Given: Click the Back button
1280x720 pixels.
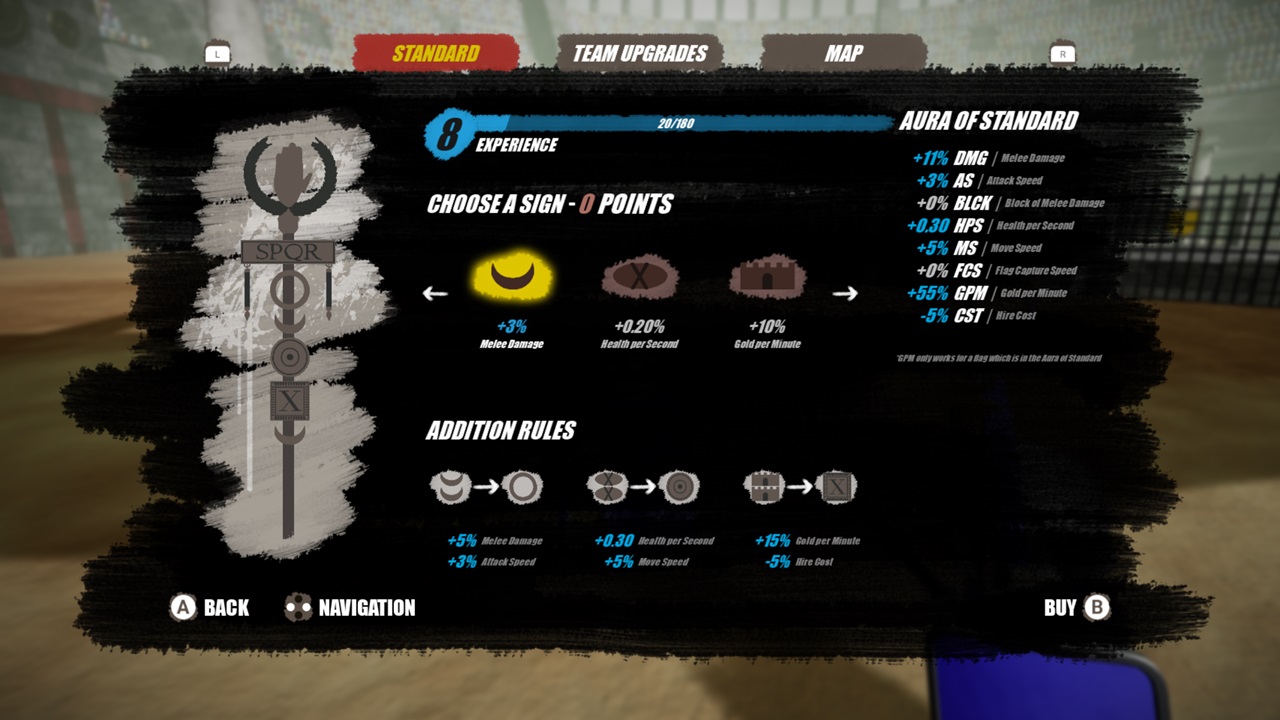Looking at the screenshot, I should pos(210,607).
